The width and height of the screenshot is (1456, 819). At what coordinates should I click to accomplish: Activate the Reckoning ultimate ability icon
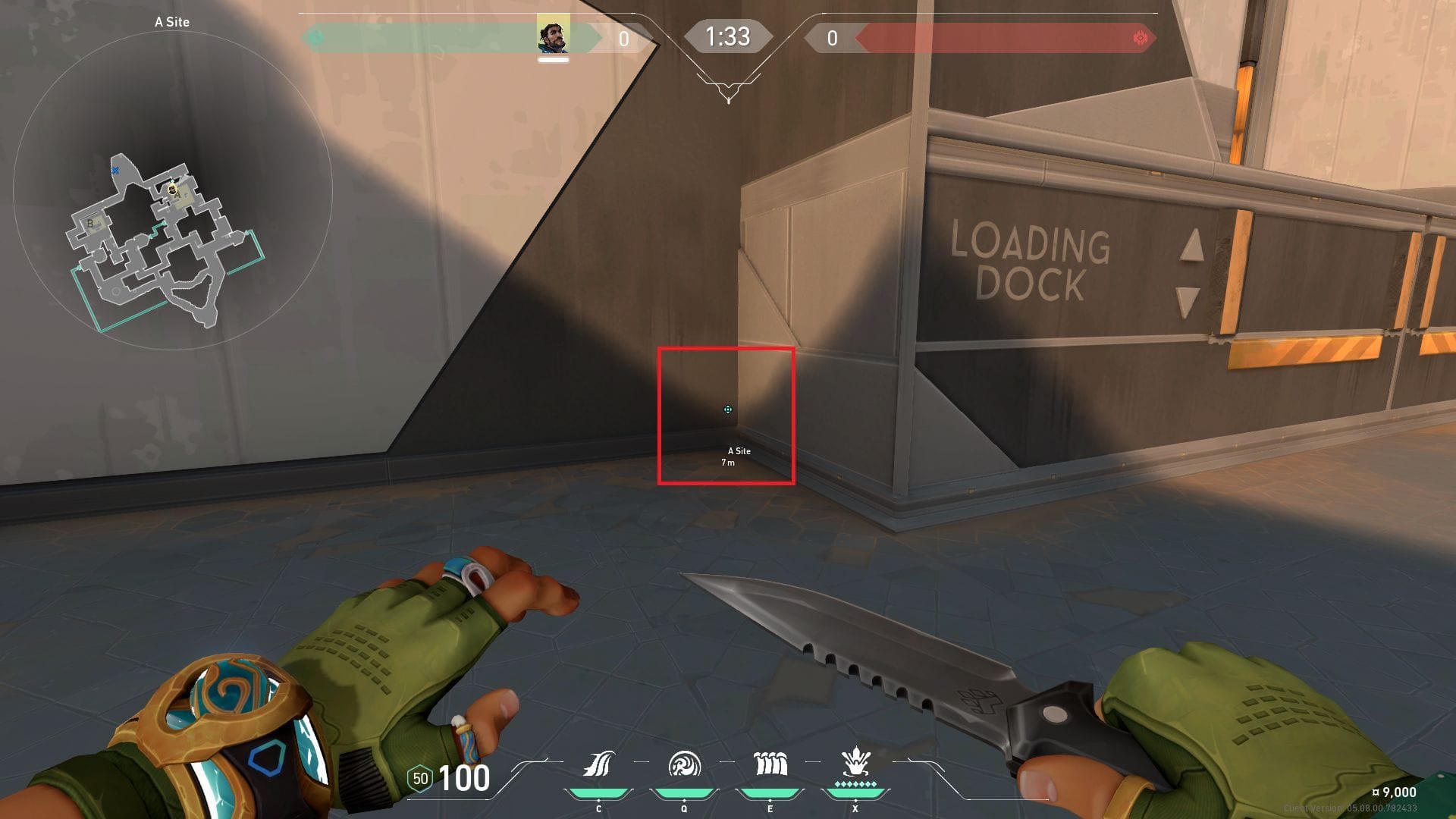coord(855,761)
